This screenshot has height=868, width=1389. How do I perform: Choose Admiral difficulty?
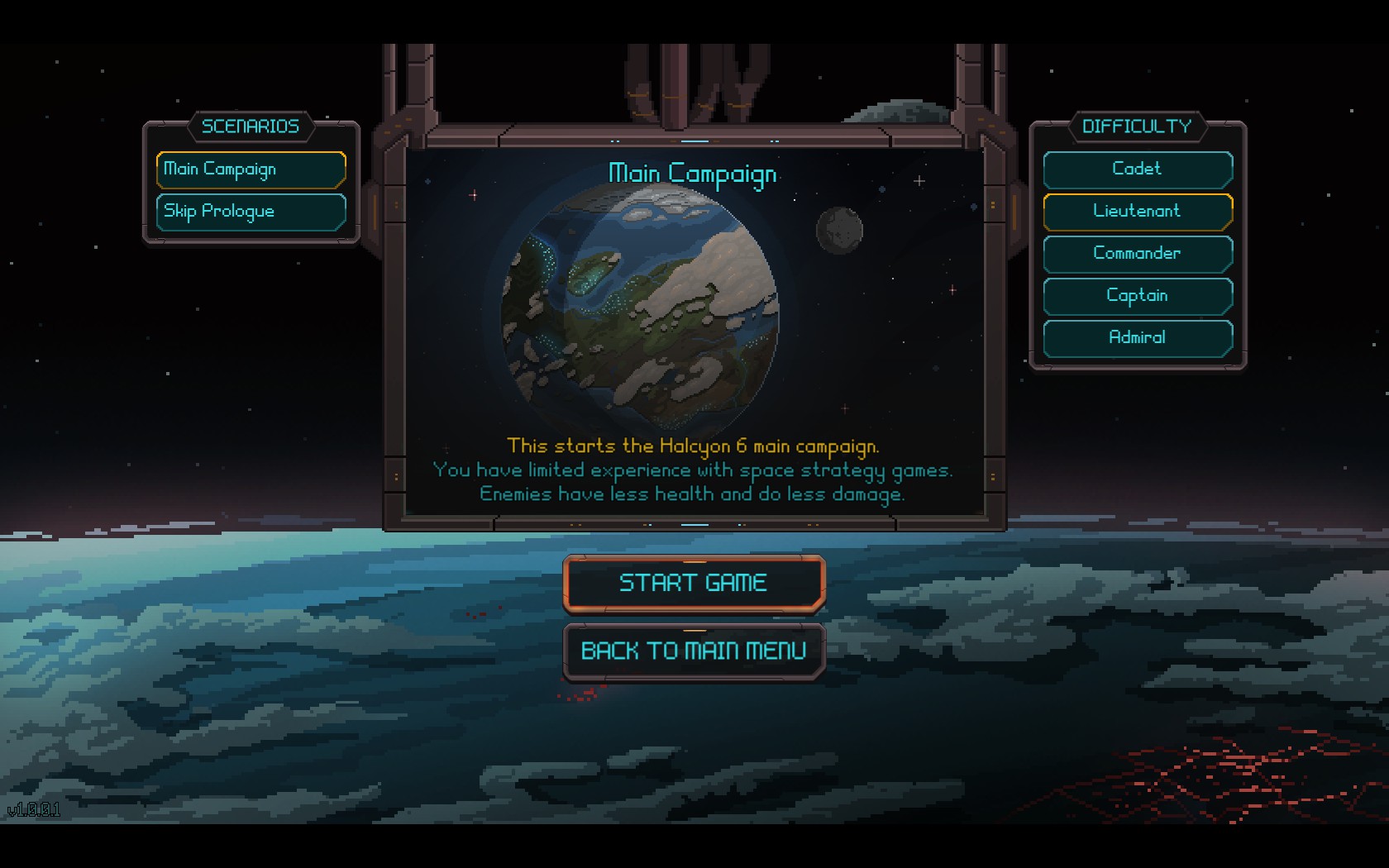point(1138,338)
